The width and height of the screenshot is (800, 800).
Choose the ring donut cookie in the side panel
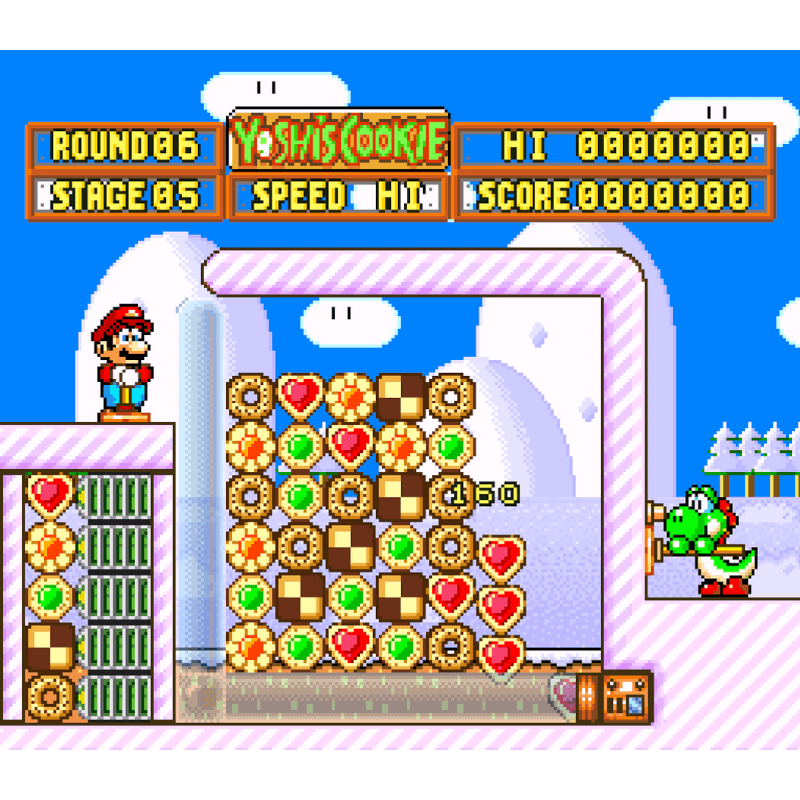tap(50, 694)
